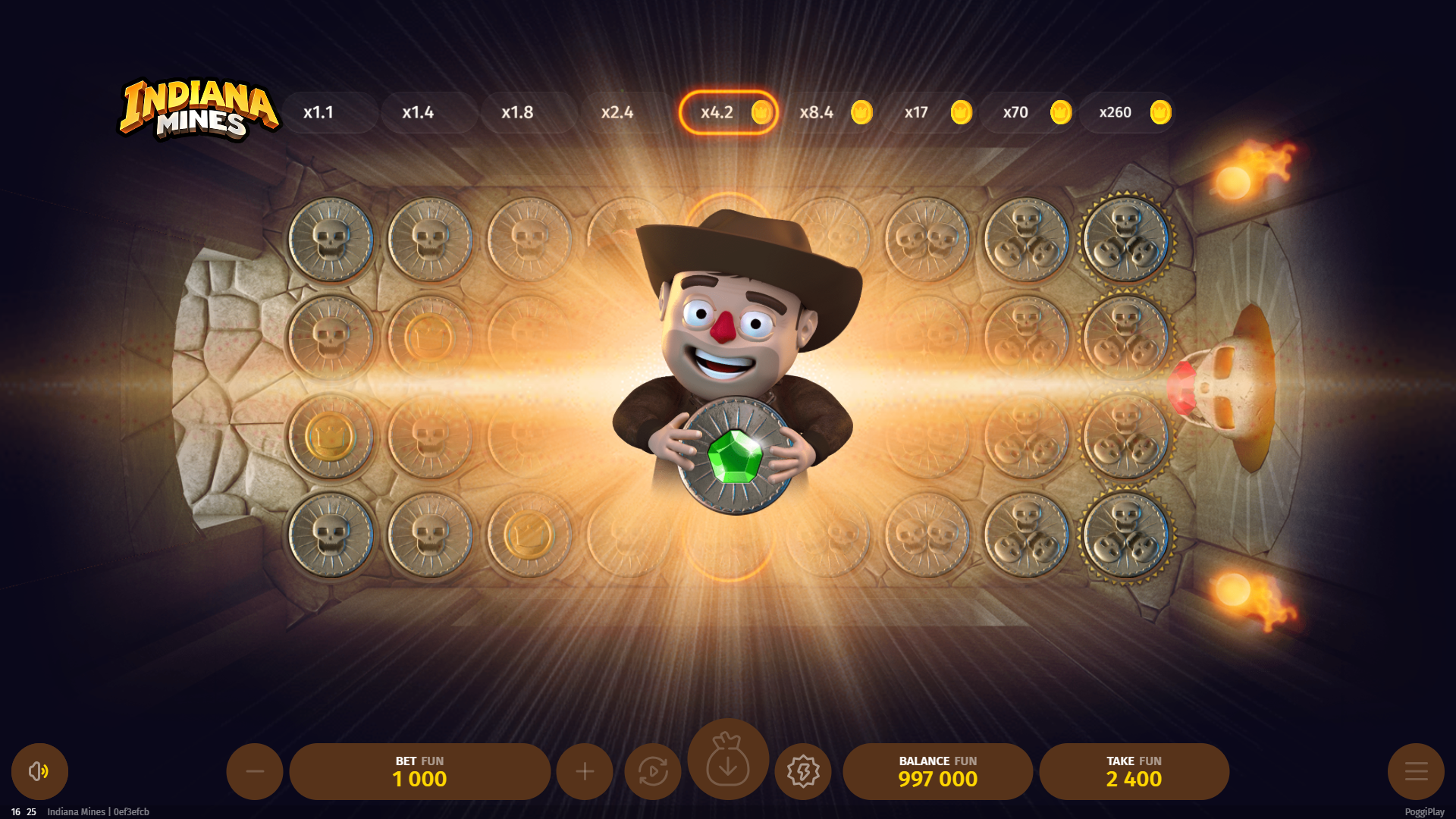Choose the x1.1 multiplier step
1456x819 pixels.
(x=330, y=112)
